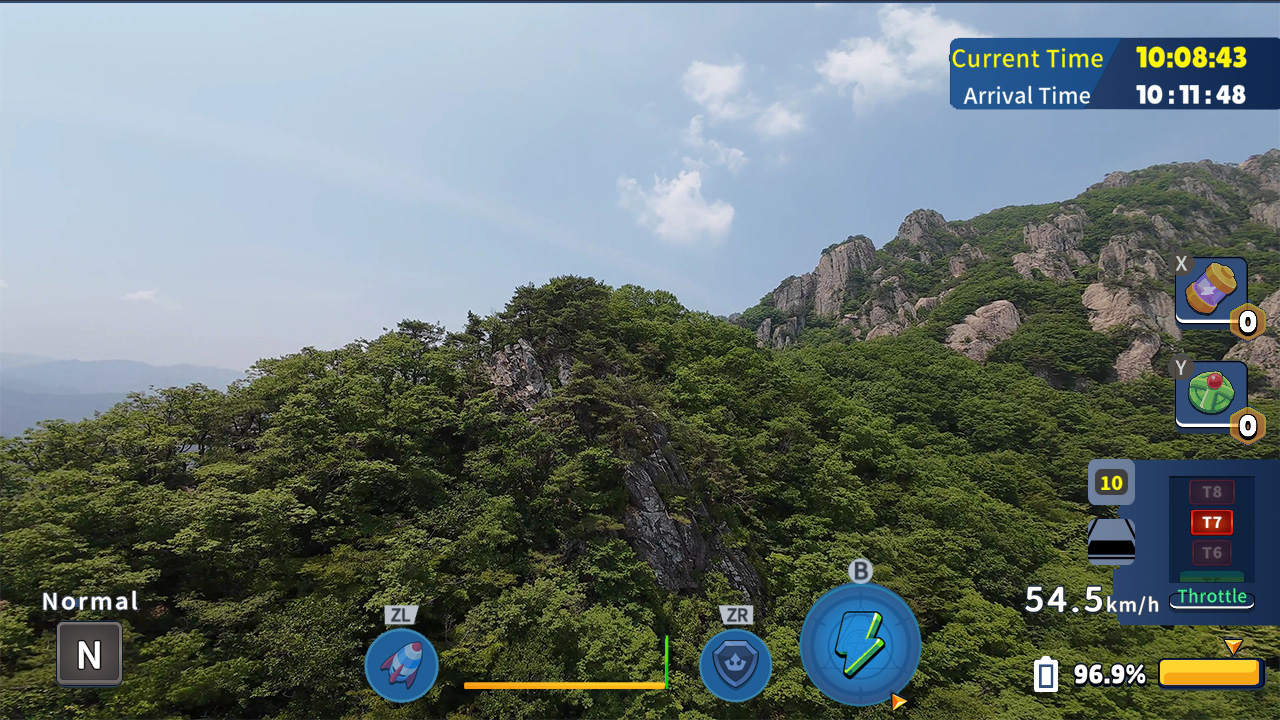Activate the ZR shield ability icon
The height and width of the screenshot is (720, 1280).
click(x=736, y=665)
